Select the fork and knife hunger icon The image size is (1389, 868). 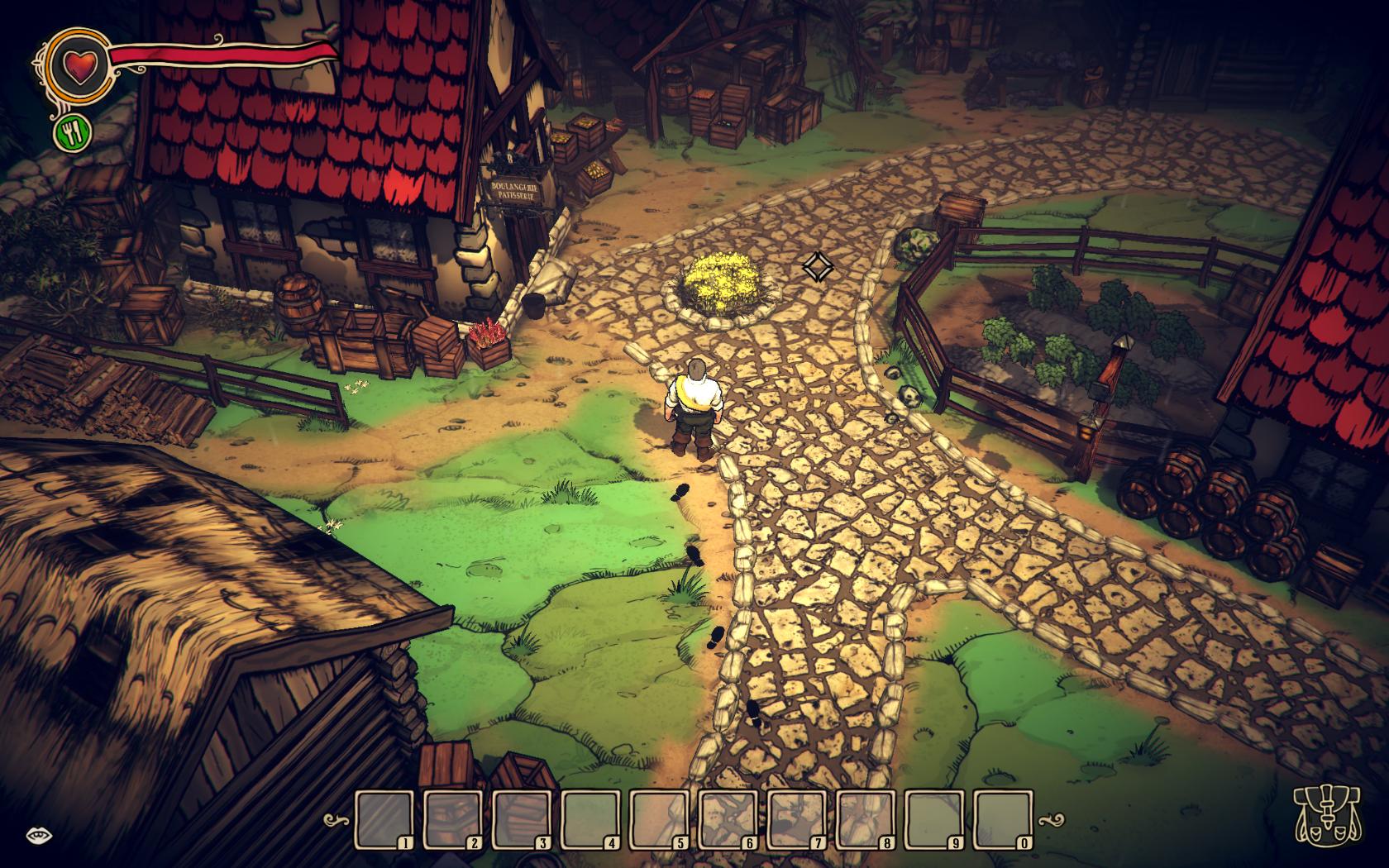(74, 132)
